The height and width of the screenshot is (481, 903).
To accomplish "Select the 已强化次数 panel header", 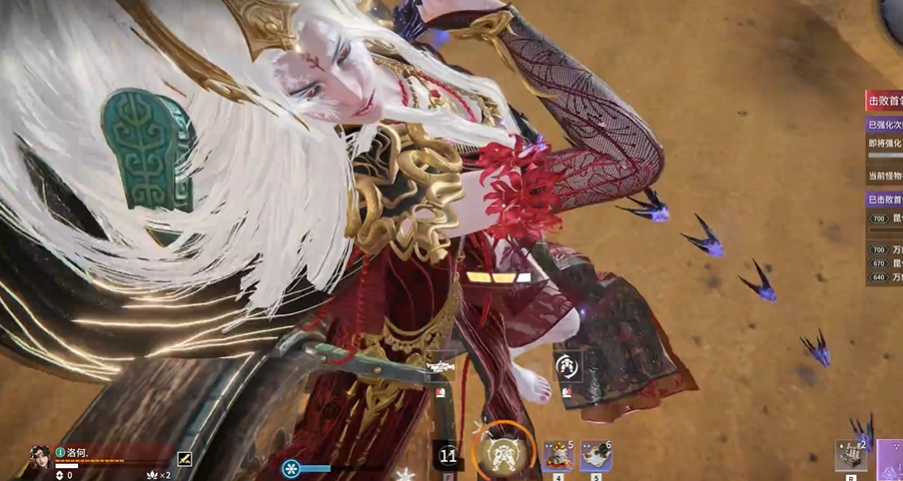I will click(x=884, y=125).
